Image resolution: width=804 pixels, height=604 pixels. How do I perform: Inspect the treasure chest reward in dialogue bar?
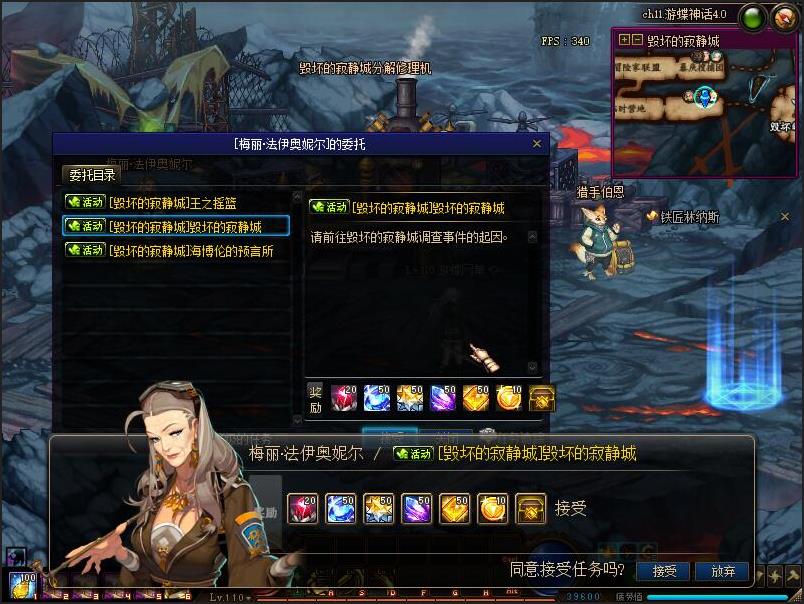click(x=530, y=509)
